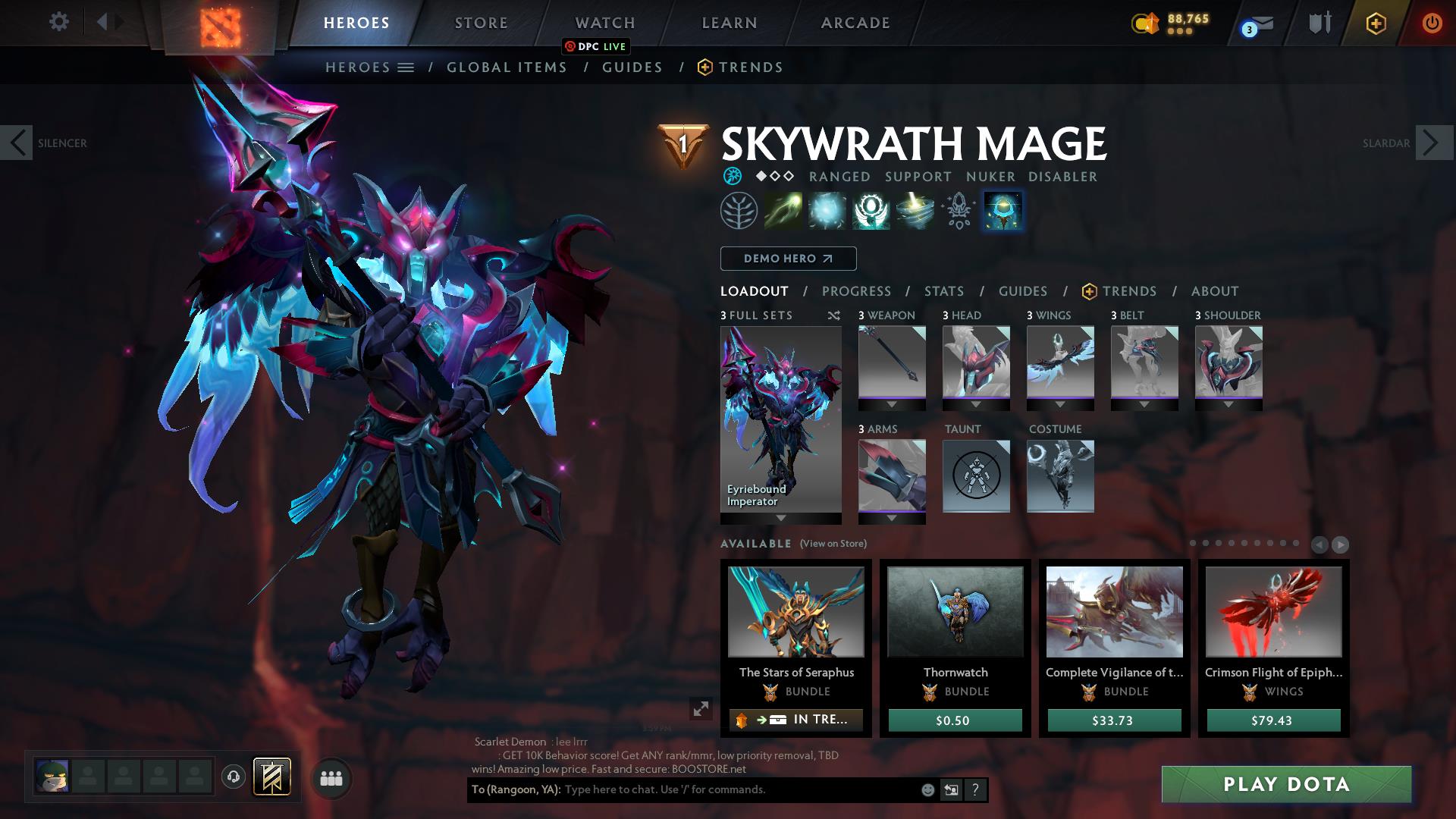Expand the Eyriebound Imperator set dropdown arrow
Viewport: 1456px width, 819px height.
click(780, 518)
